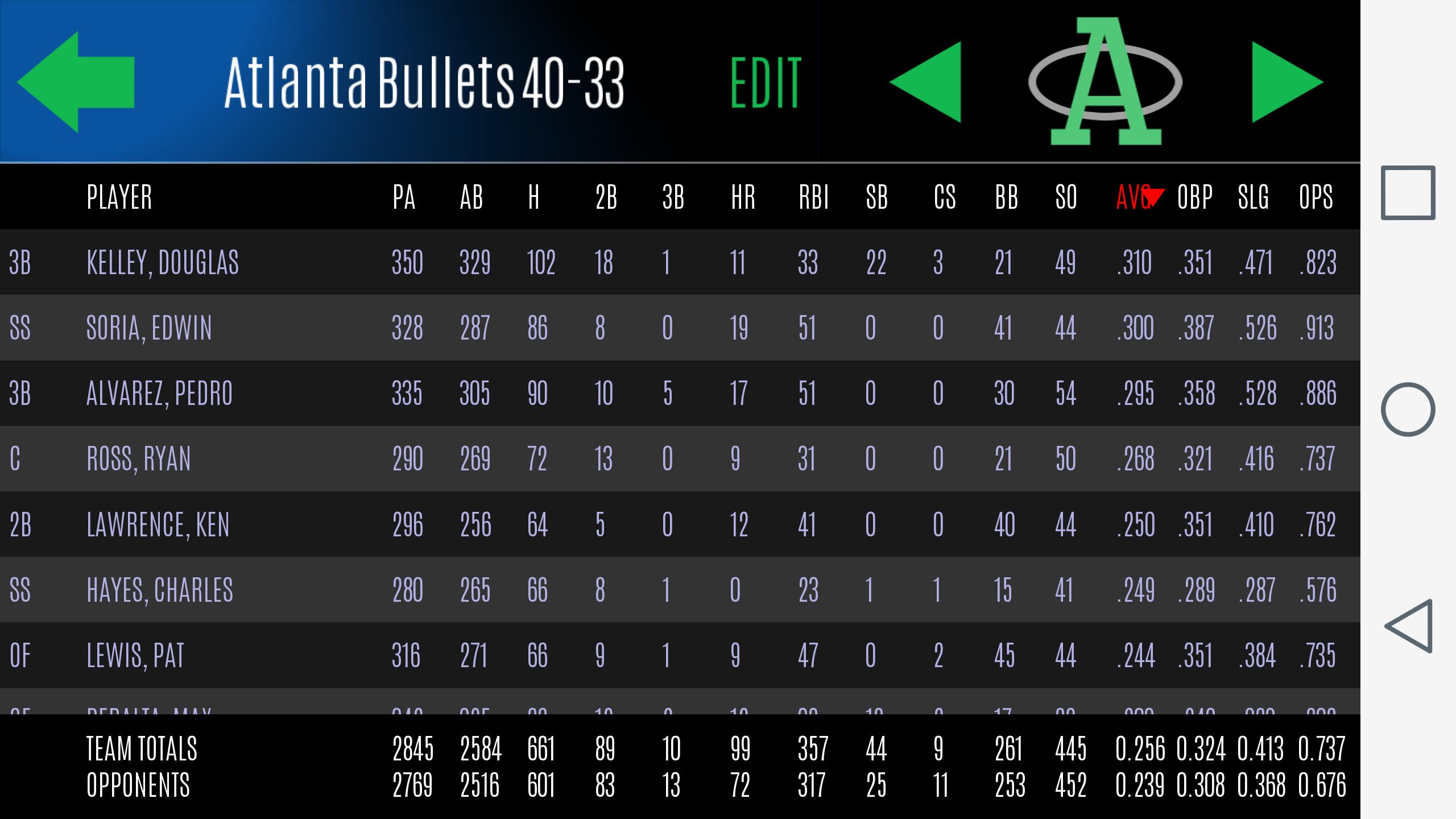Open Android recent apps square button
Screen dimensions: 1456x819
click(x=1408, y=193)
